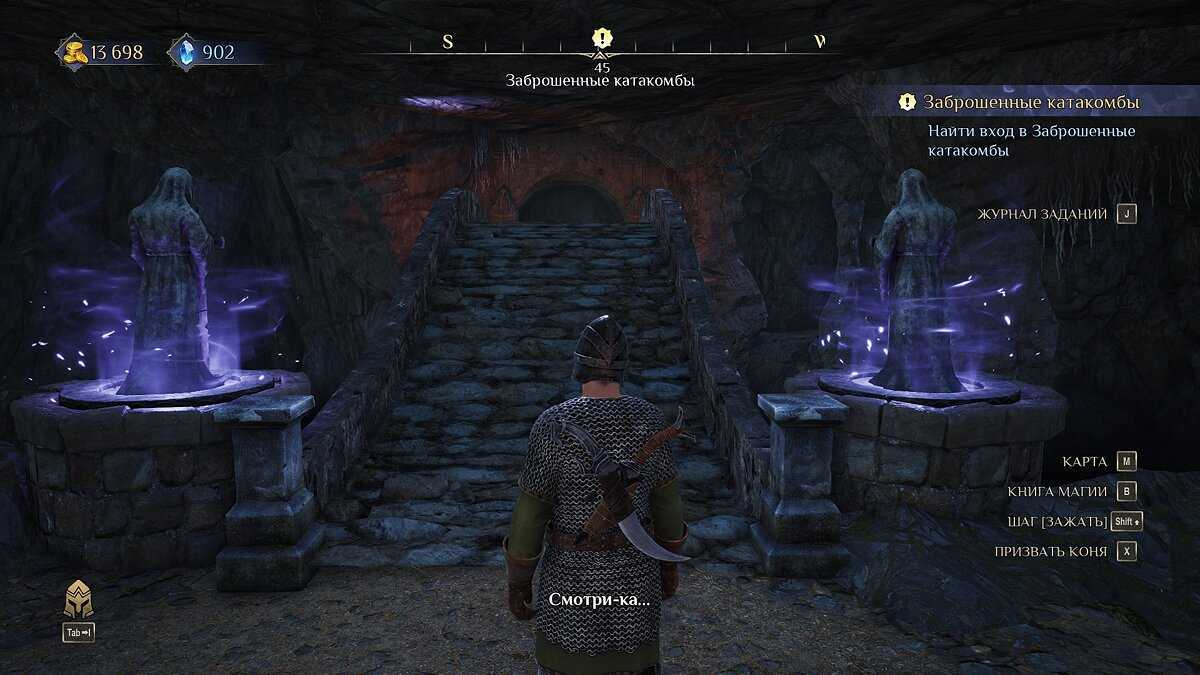Screen dimensions: 1200x675
Task: Click the golden helmet icon
Action: tap(78, 600)
